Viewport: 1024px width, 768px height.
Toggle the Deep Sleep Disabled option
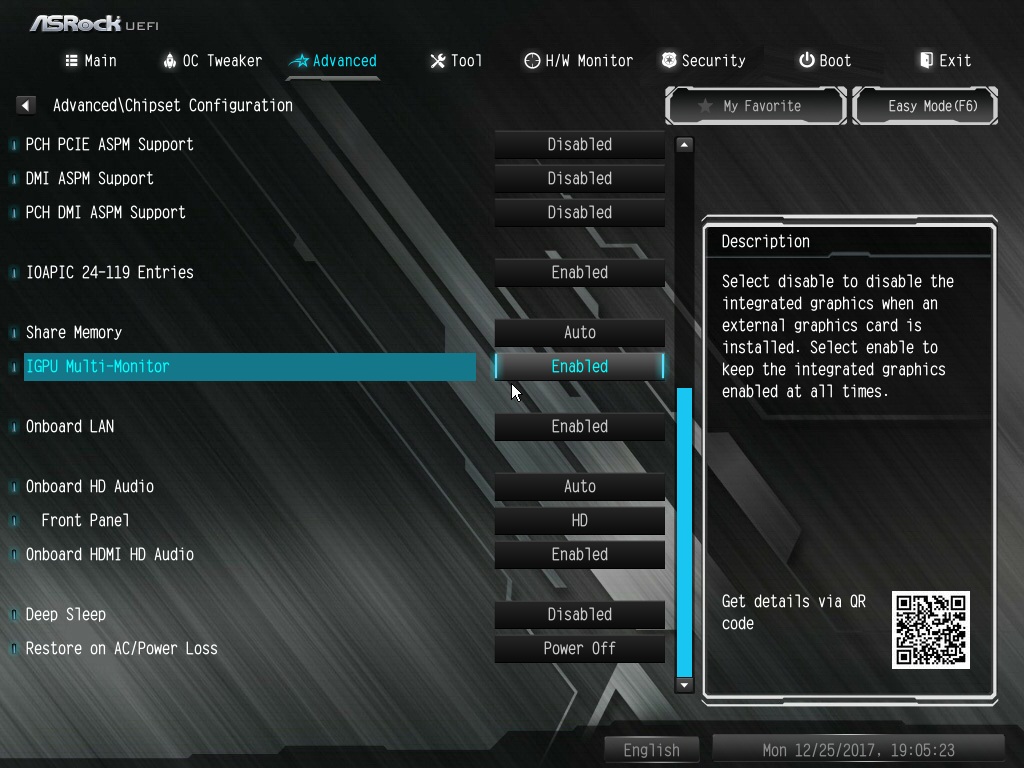pos(579,615)
